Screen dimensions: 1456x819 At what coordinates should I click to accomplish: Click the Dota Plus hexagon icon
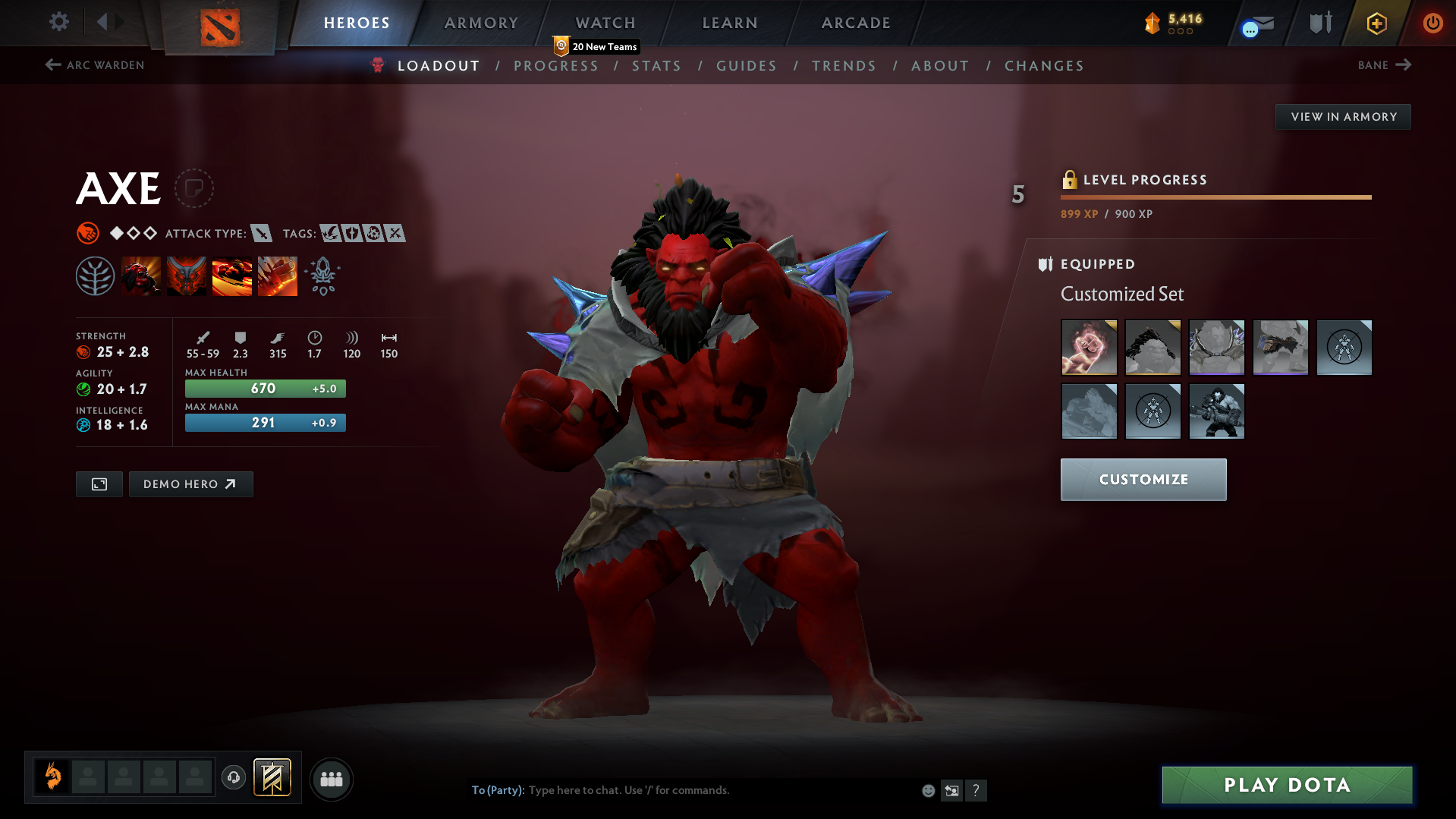coord(1376,23)
